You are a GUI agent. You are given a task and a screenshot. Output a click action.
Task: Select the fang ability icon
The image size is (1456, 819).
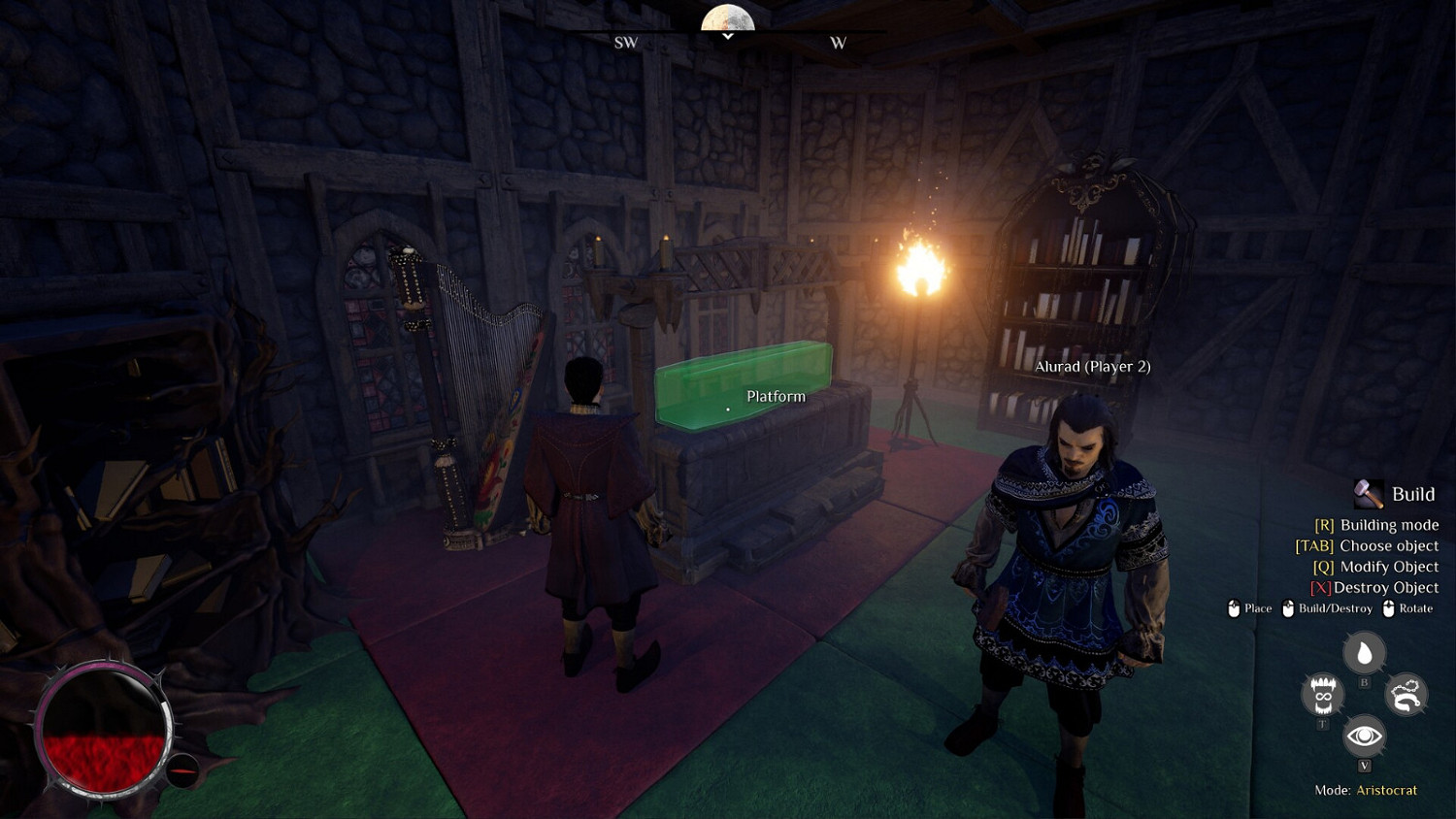1322,694
